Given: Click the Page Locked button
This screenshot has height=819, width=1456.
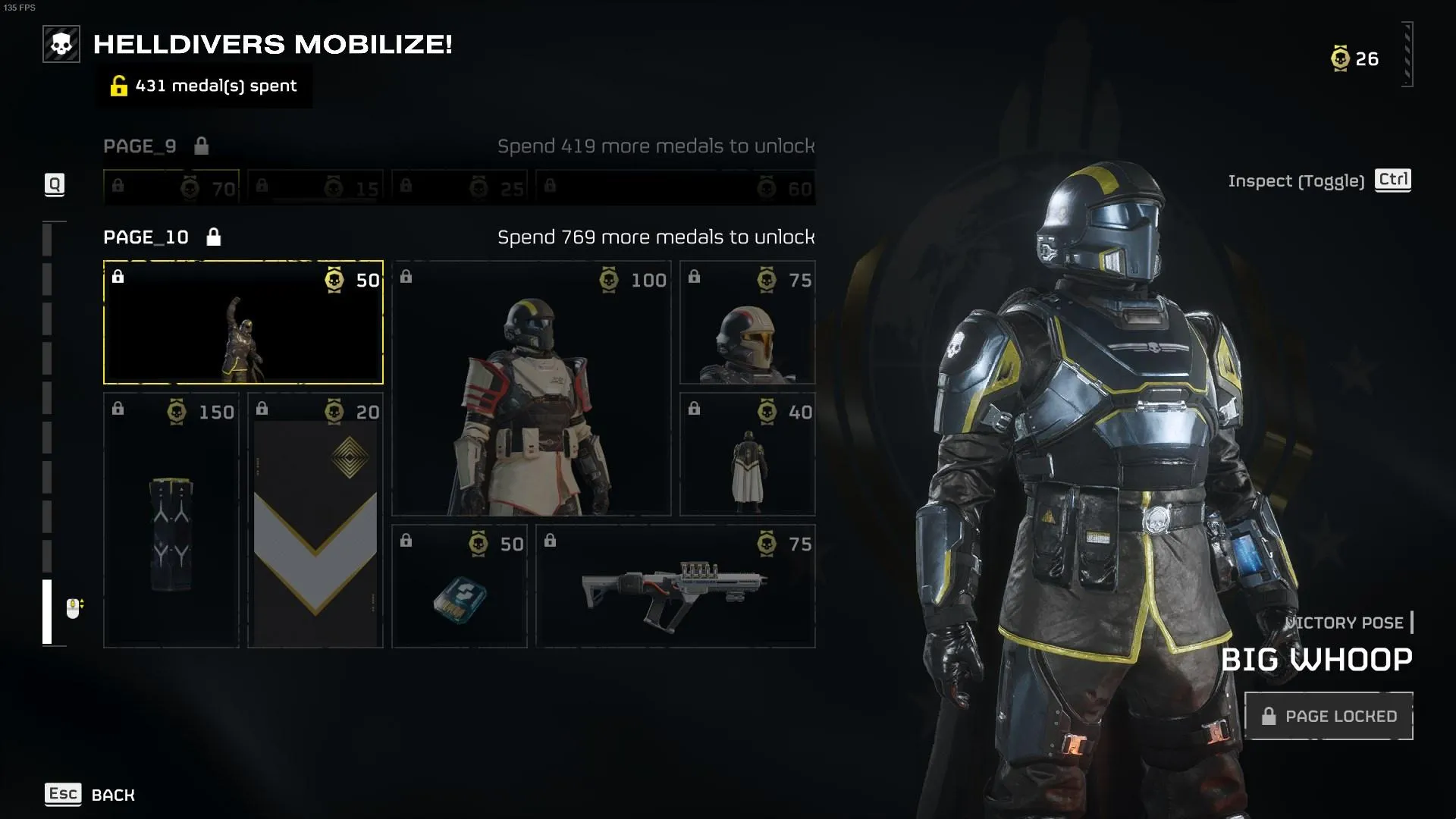Looking at the screenshot, I should click(1329, 716).
